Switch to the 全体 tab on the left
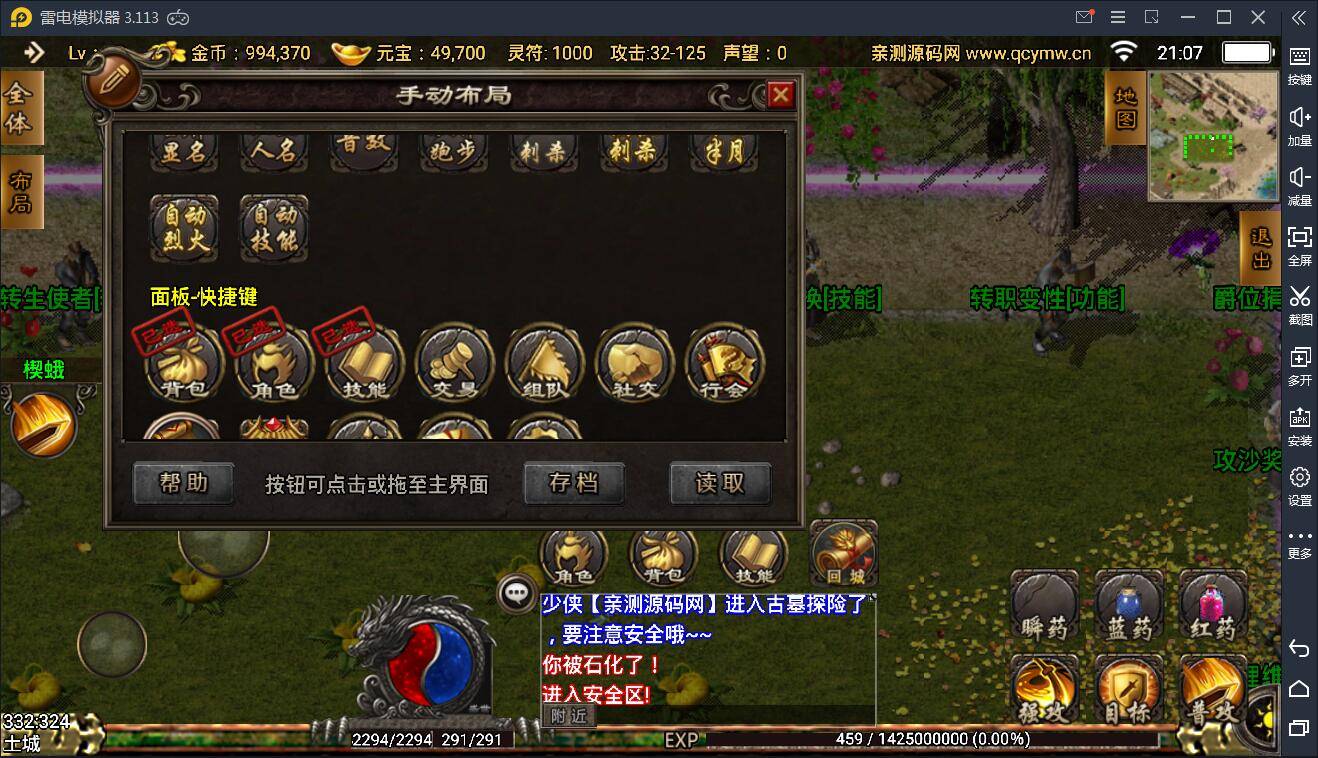Screen dimensions: 1318x758 20,106
